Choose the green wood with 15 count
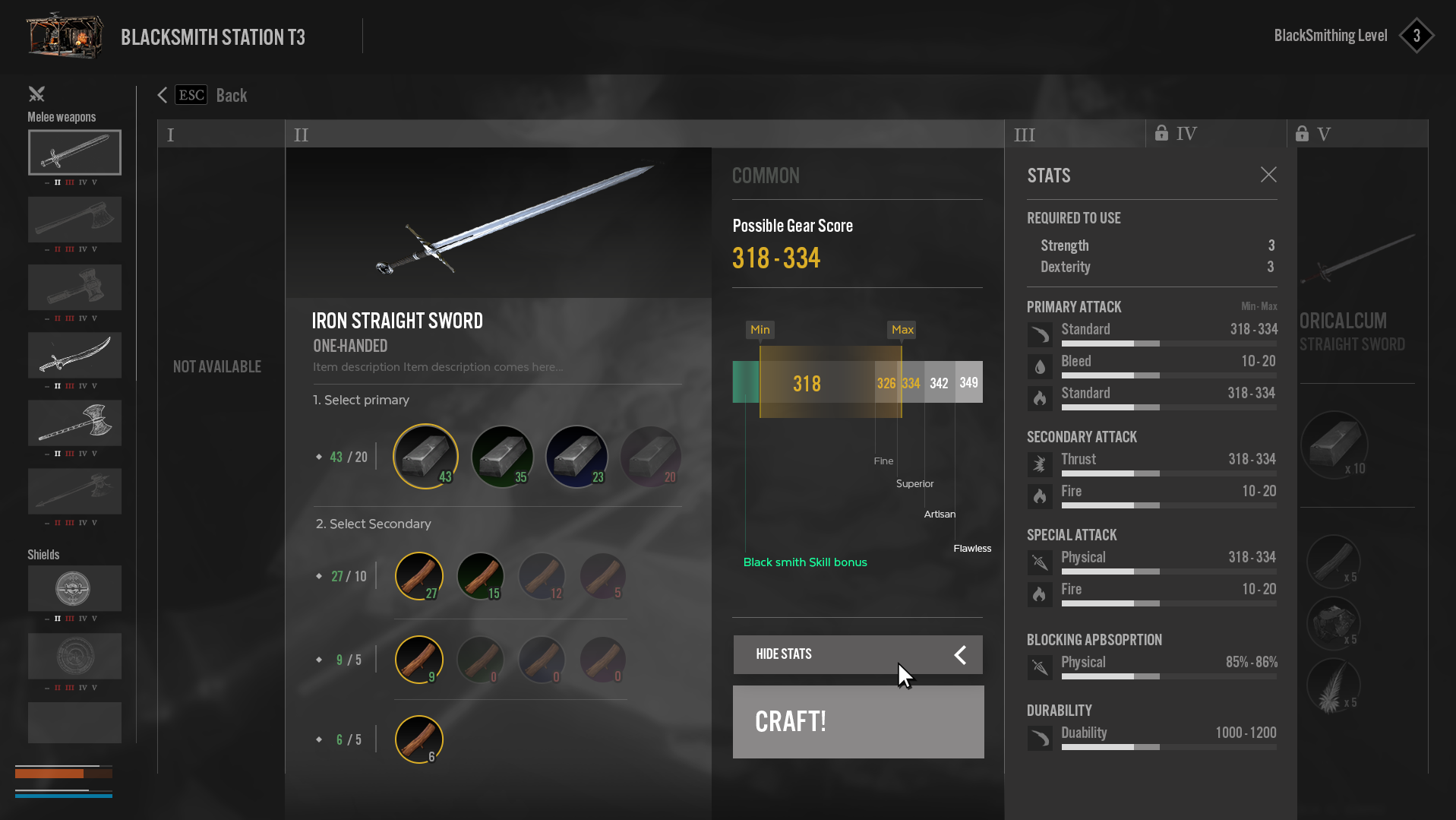 point(480,576)
